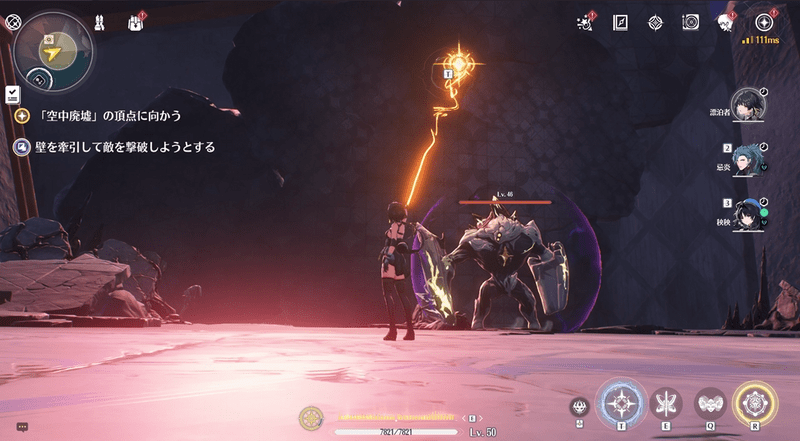Open the sparkle events icon in top bar
800x441 pixels.
tap(586, 22)
